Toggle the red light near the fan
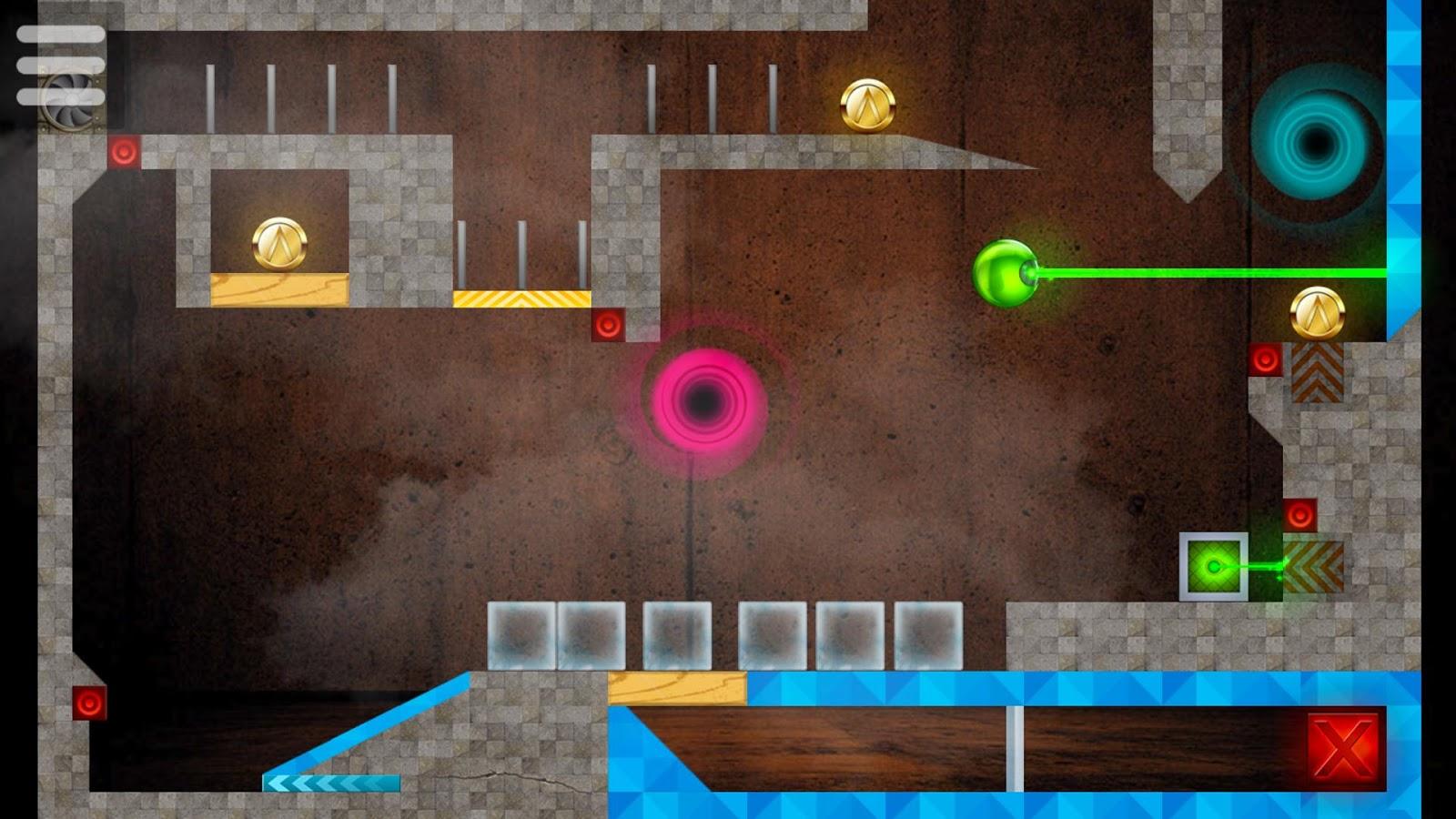This screenshot has height=819, width=1456. click(125, 151)
